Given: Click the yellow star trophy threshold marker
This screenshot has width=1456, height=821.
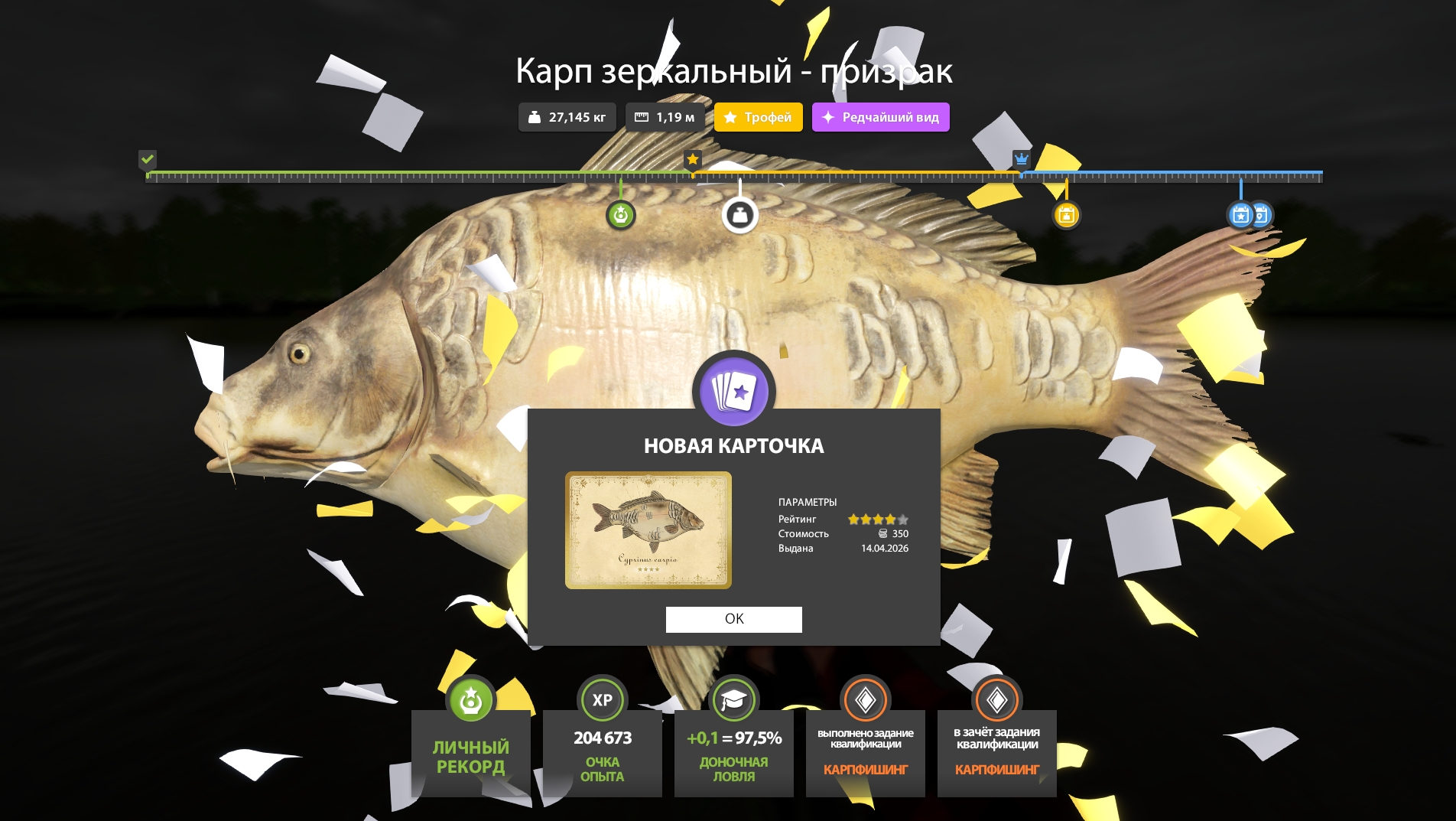Looking at the screenshot, I should point(692,159).
